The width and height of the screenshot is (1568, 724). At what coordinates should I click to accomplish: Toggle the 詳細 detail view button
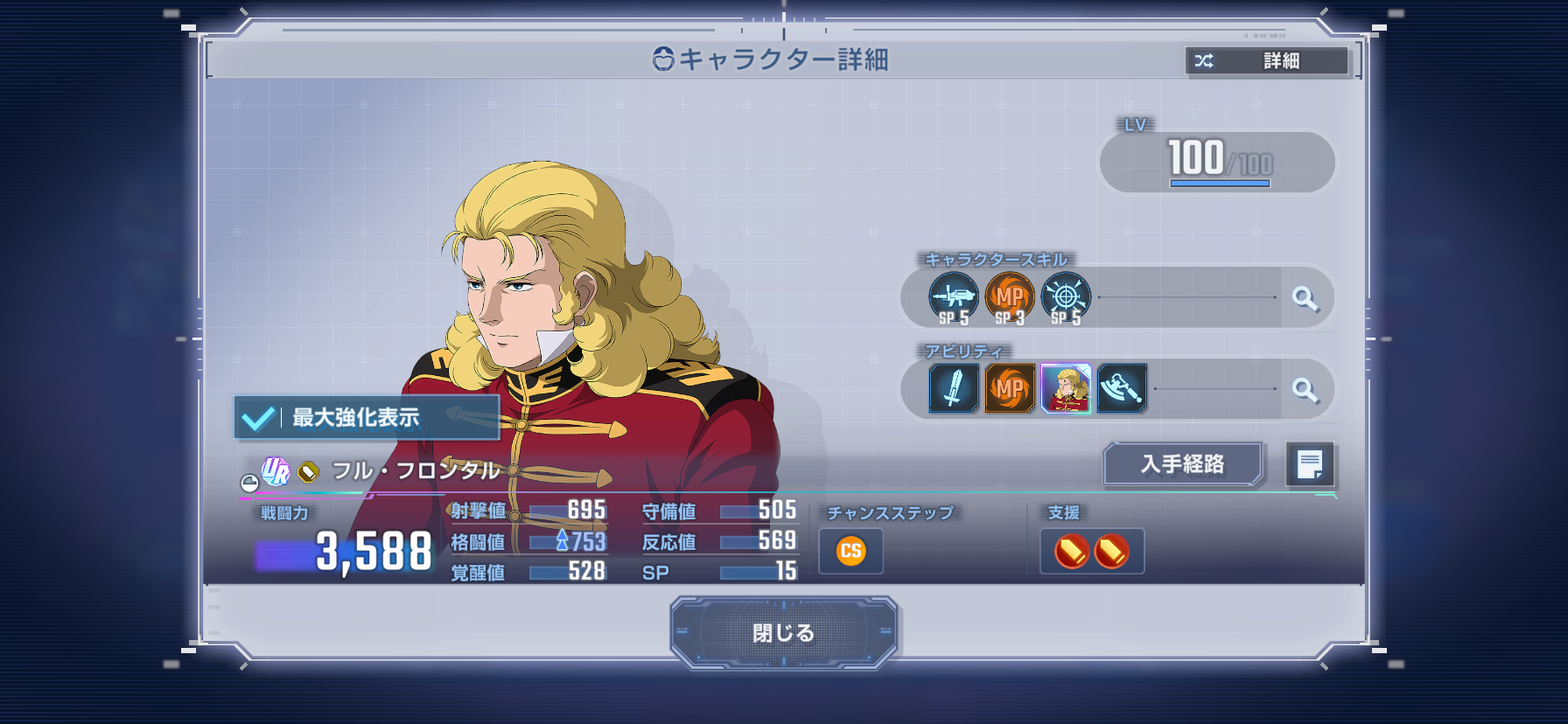(x=1266, y=60)
